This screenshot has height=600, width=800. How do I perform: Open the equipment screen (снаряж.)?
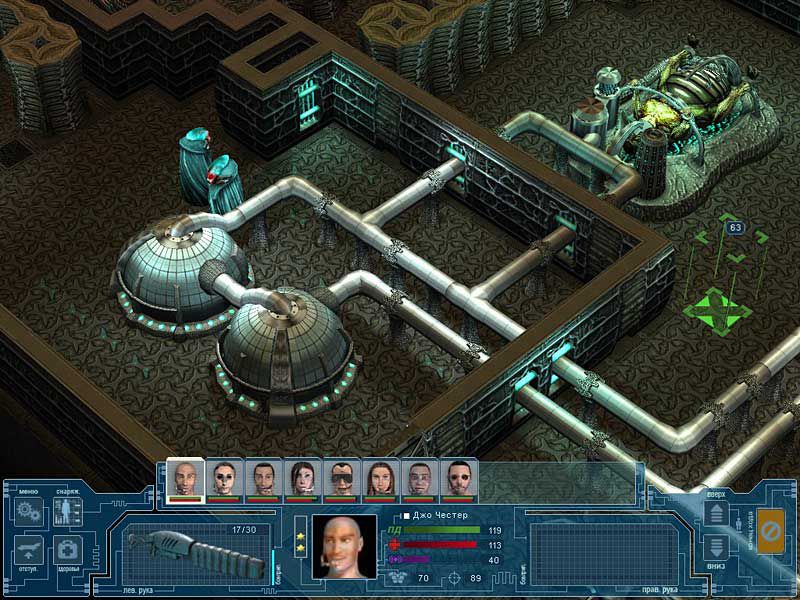(67, 514)
